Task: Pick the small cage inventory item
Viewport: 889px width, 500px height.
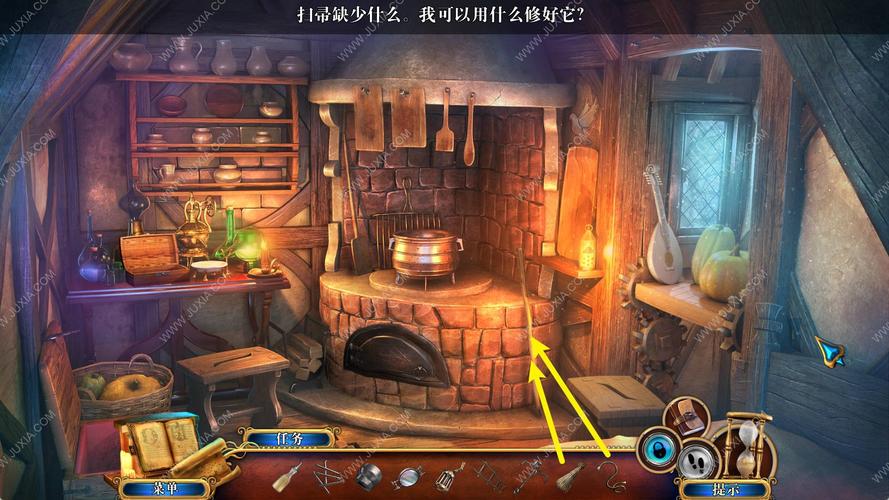Action: [x=448, y=477]
